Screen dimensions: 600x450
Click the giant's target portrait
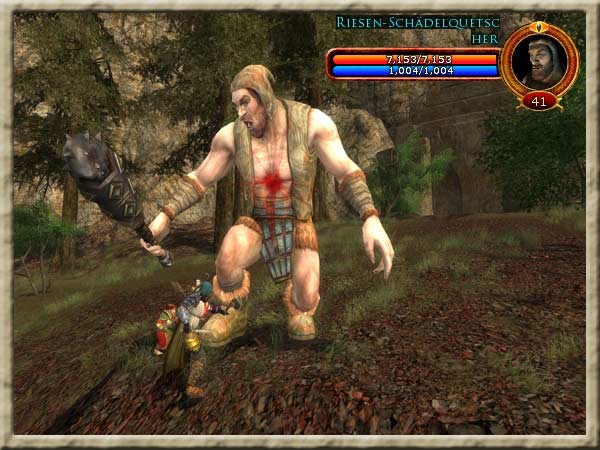tap(539, 60)
